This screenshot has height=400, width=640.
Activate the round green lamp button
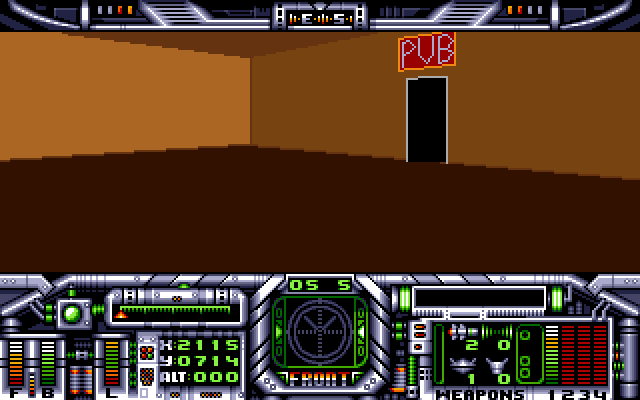(x=72, y=313)
